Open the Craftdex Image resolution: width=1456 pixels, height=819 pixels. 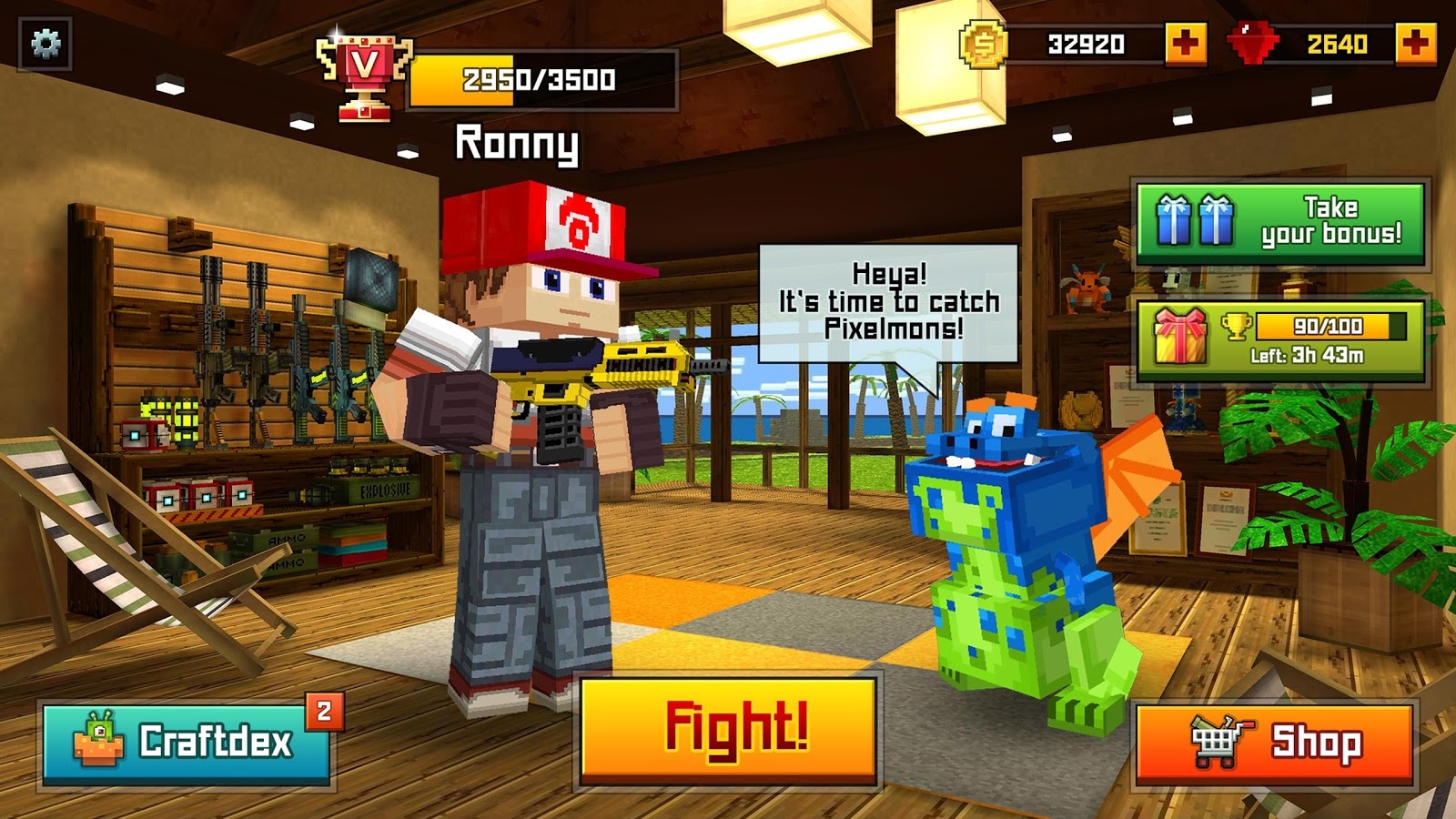[187, 743]
